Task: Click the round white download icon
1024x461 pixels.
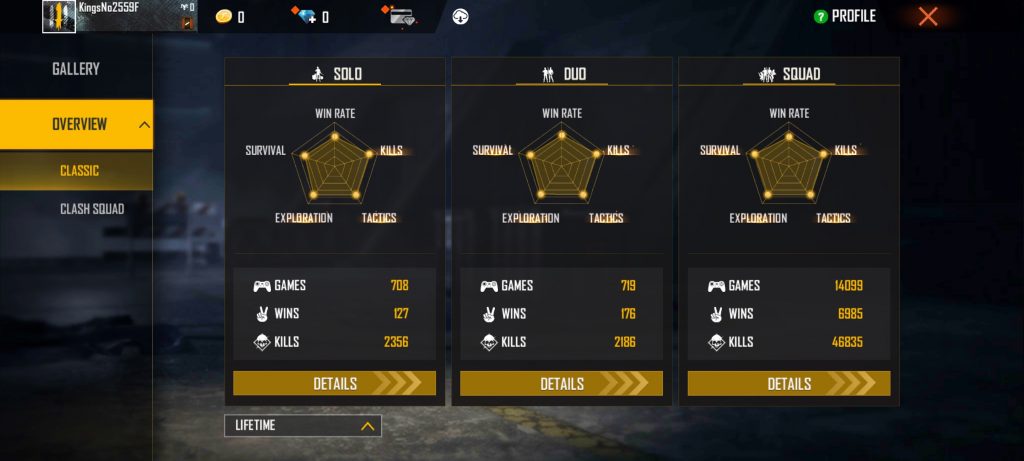Action: (461, 16)
